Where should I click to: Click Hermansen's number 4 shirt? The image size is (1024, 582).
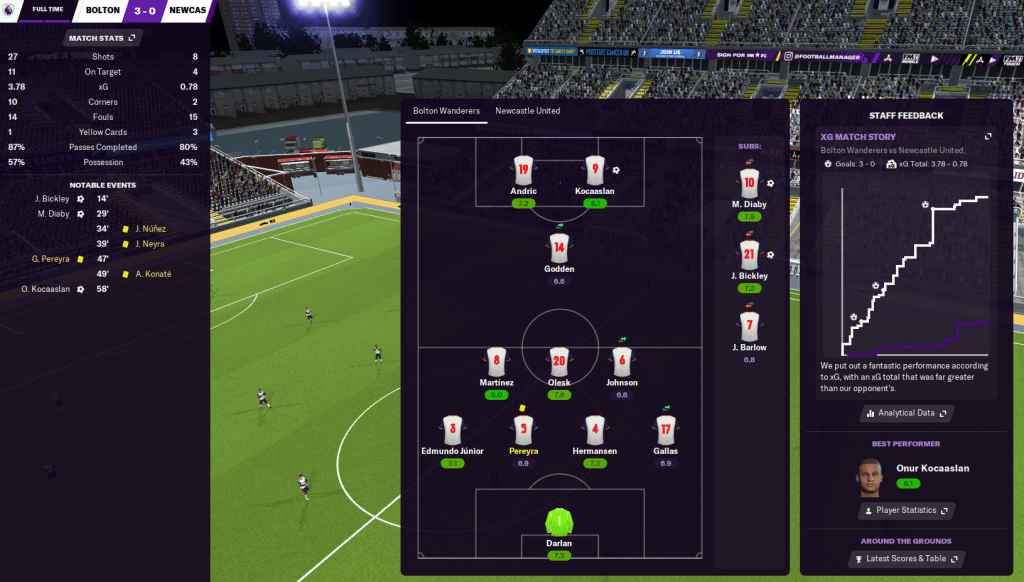[595, 430]
